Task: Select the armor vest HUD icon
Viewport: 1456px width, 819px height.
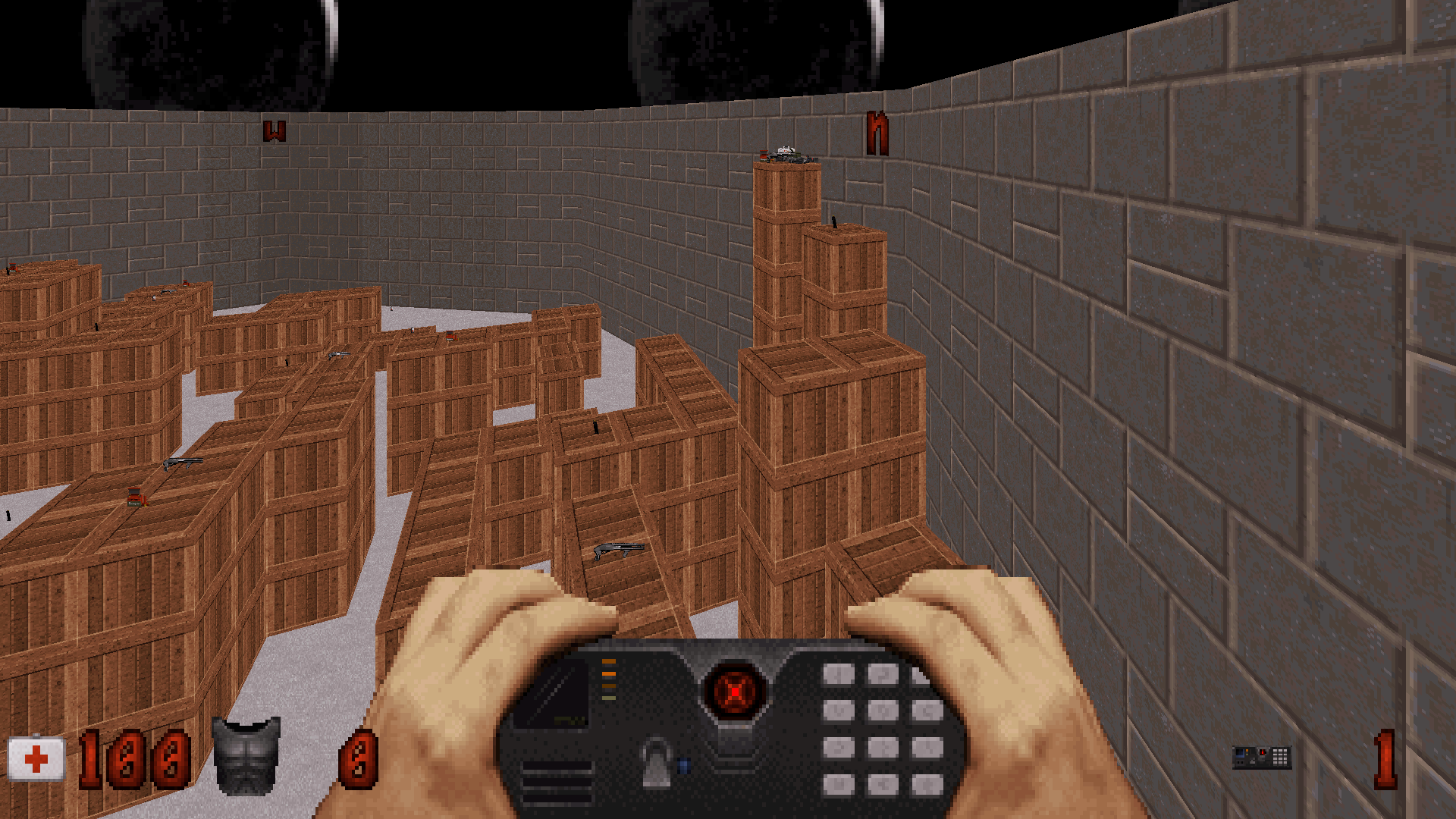Action: point(246,756)
